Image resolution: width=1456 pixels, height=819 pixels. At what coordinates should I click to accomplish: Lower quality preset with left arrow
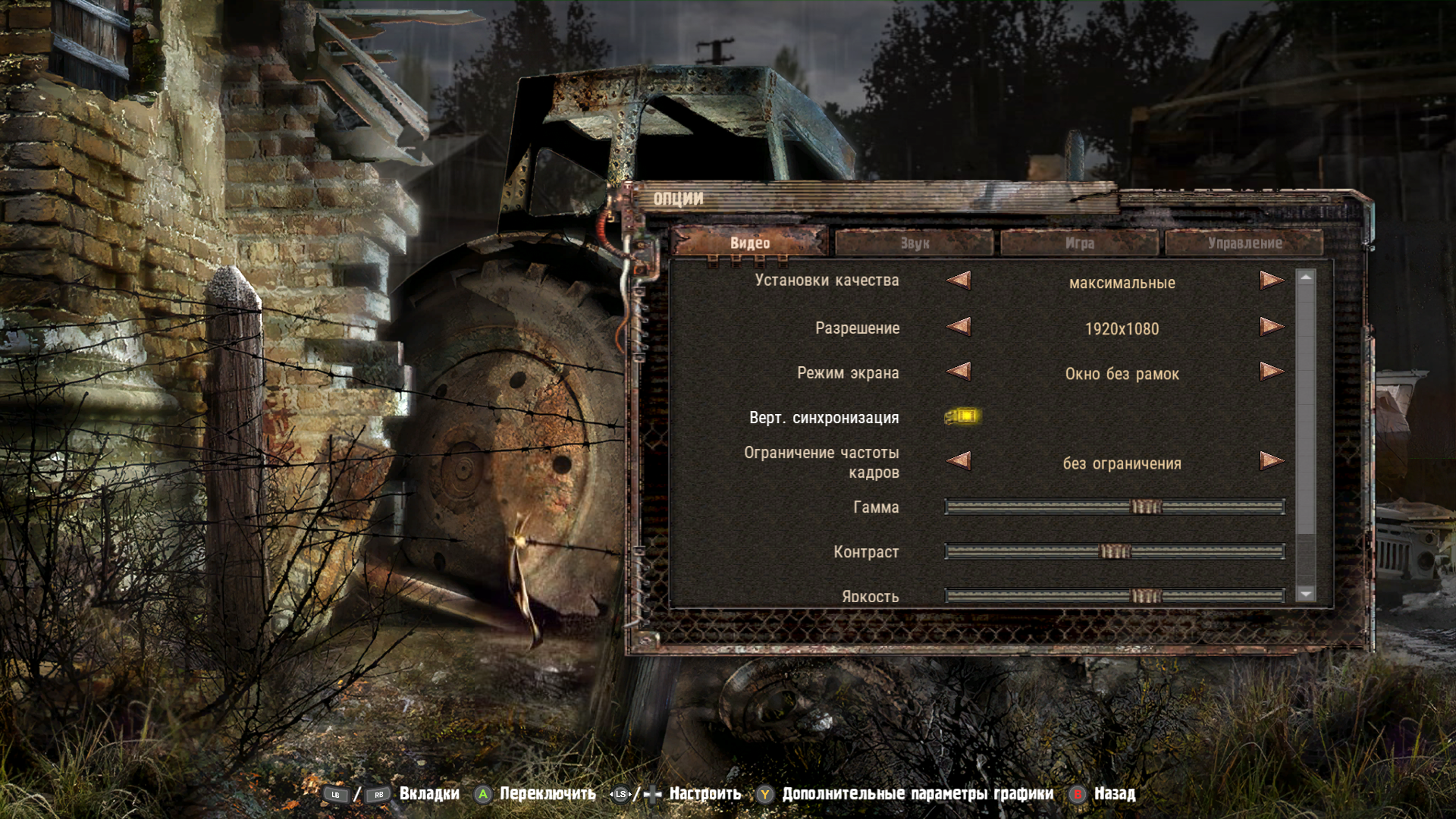tap(959, 281)
